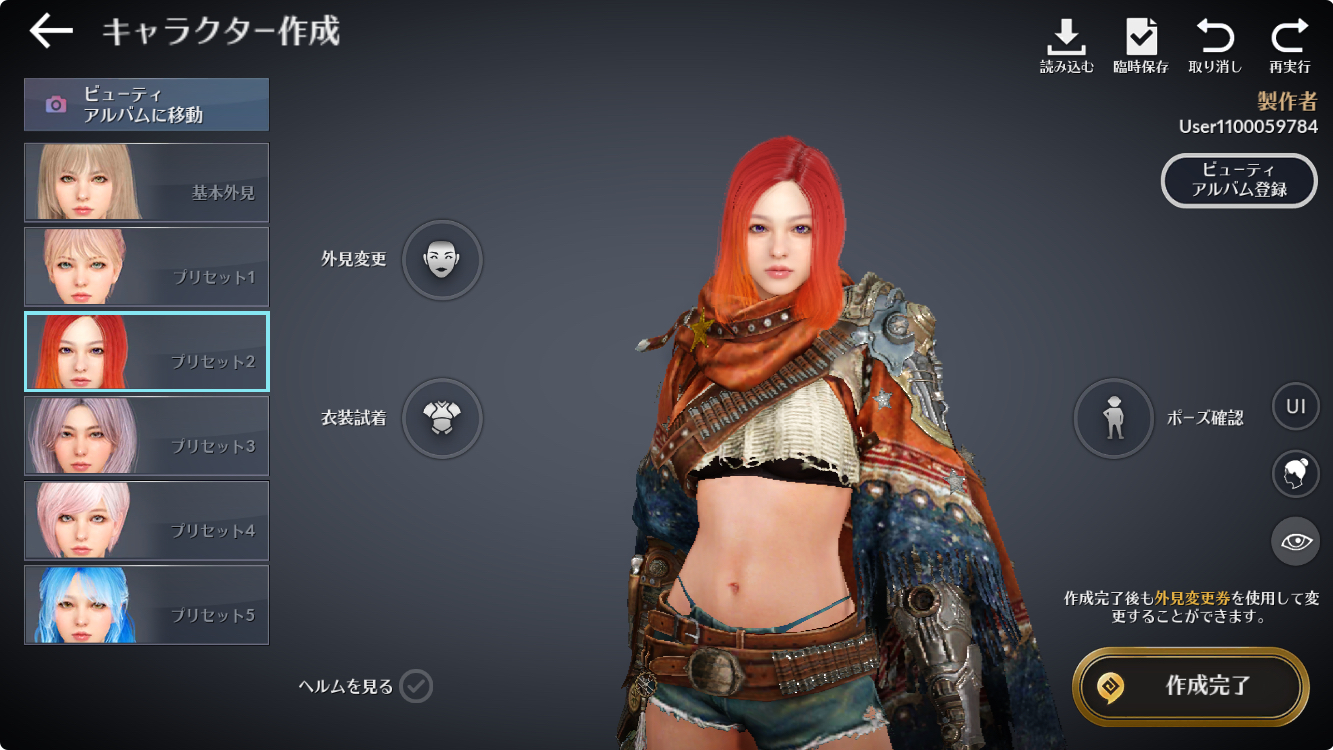Click the eye view icon
The width and height of the screenshot is (1333, 750).
(1296, 541)
